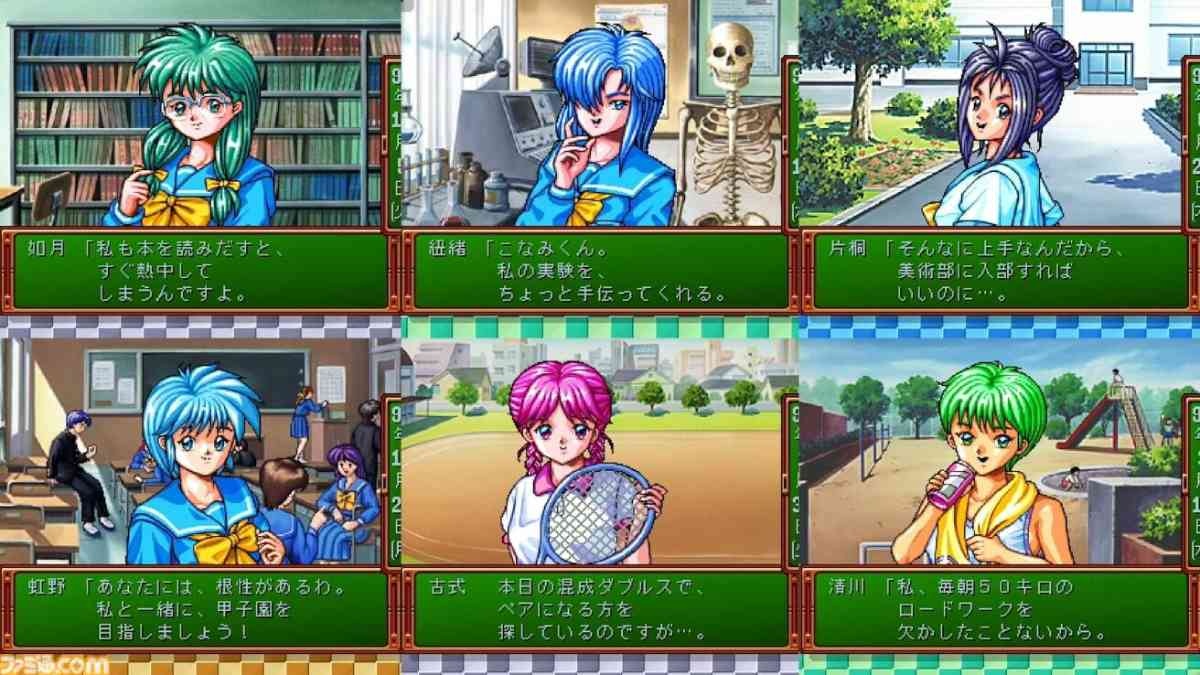This screenshot has height=675, width=1200.
Task: Continue Katagiri's dialogue about the art club
Action: tap(999, 271)
